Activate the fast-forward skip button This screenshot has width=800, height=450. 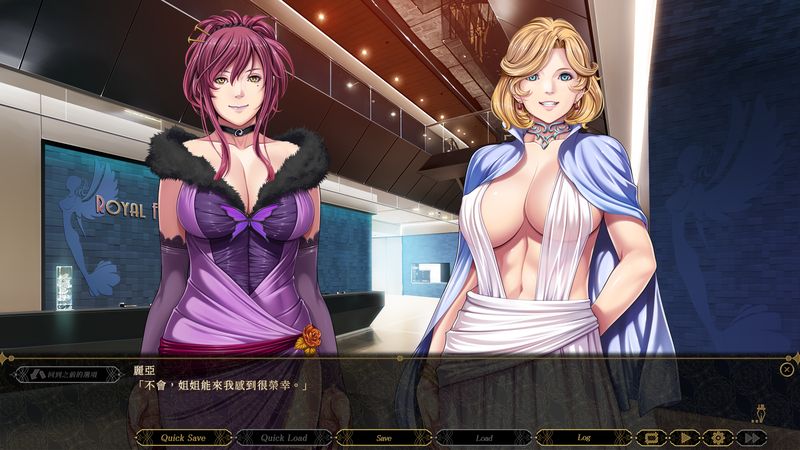point(750,437)
